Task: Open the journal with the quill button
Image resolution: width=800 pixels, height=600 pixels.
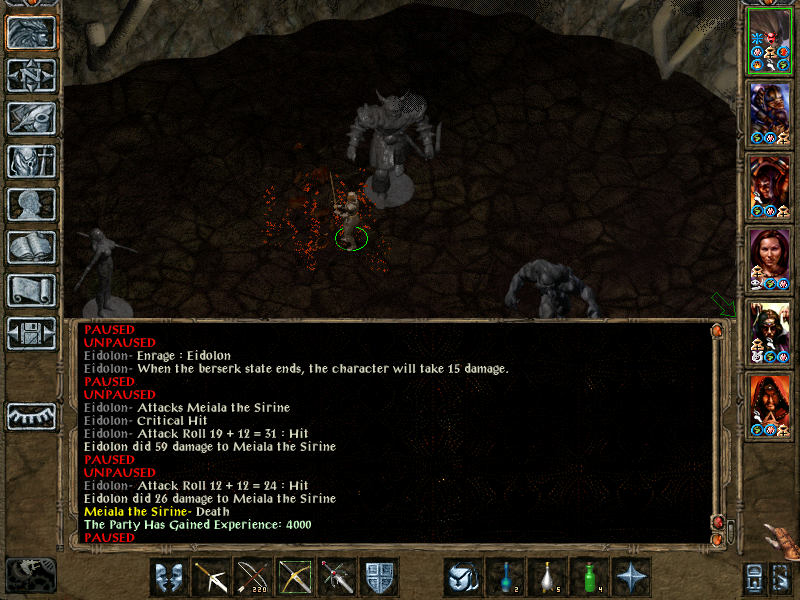Action: click(31, 118)
